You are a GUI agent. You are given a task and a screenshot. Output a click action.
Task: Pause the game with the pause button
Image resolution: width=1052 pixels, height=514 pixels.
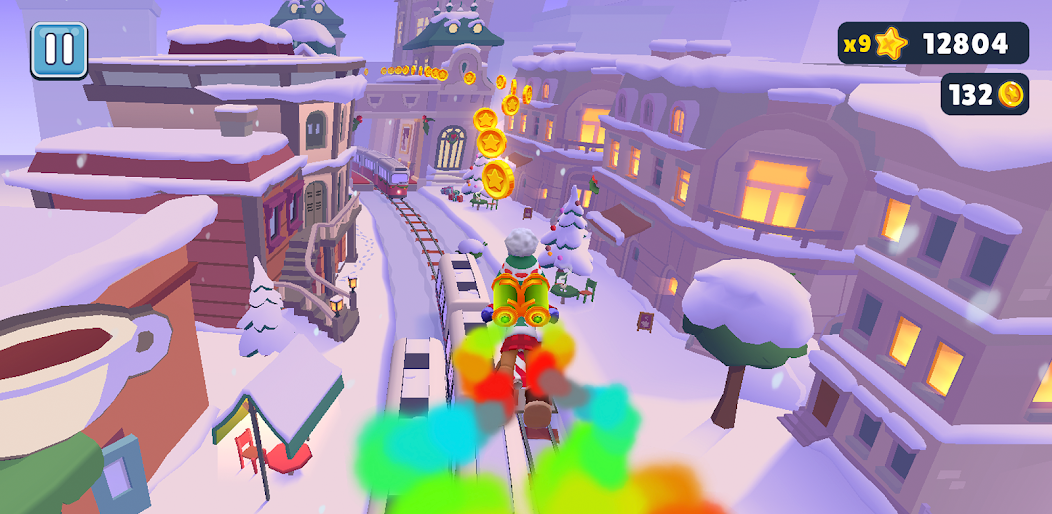[59, 50]
